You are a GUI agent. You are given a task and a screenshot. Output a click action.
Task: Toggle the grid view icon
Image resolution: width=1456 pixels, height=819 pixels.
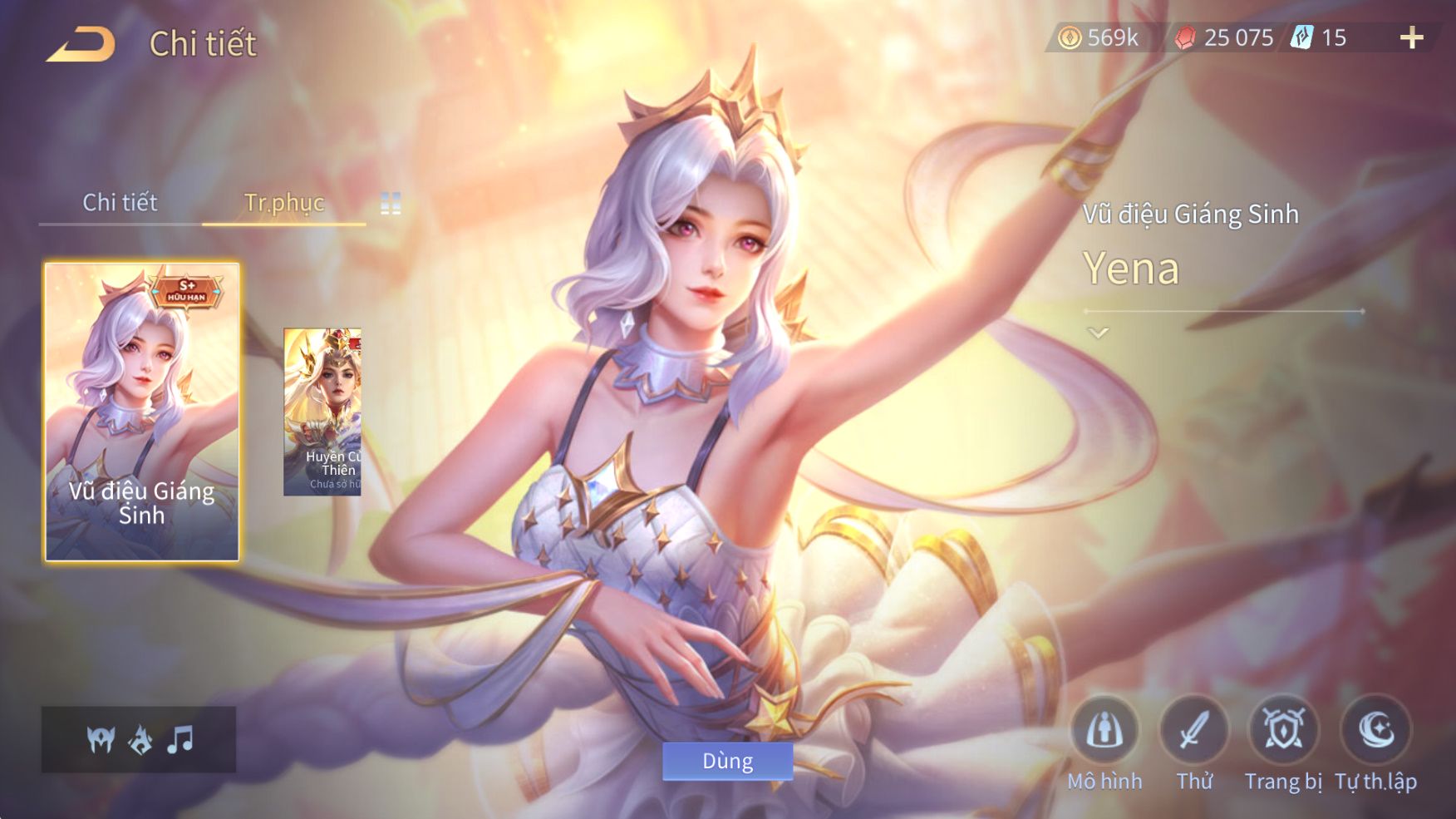[x=391, y=203]
